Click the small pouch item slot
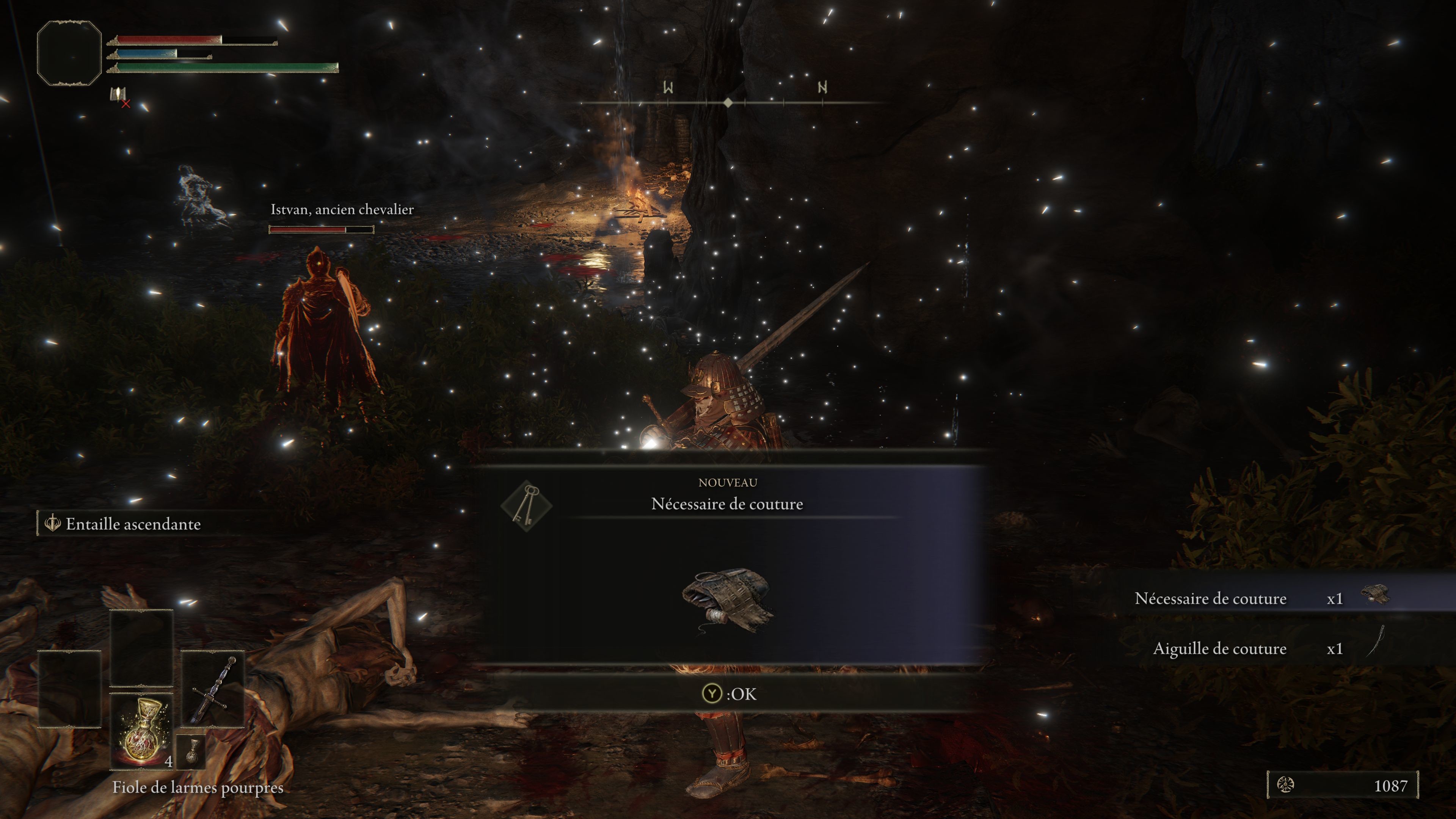 pyautogui.click(x=191, y=752)
